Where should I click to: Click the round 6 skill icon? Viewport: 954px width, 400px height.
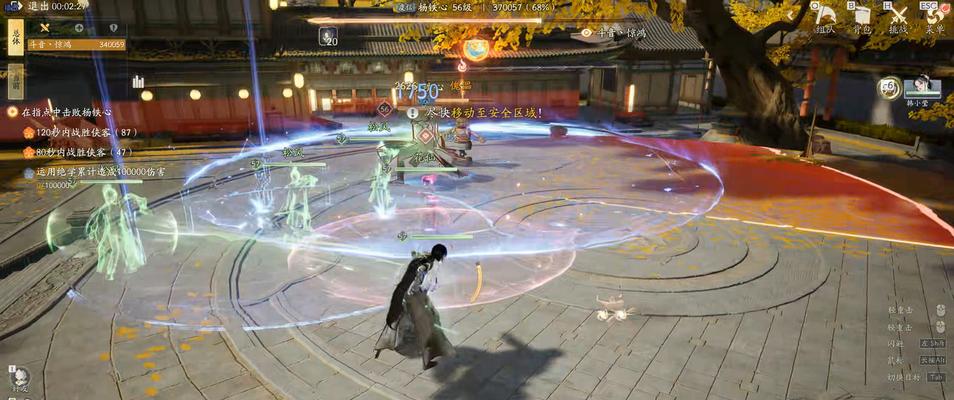click(887, 88)
